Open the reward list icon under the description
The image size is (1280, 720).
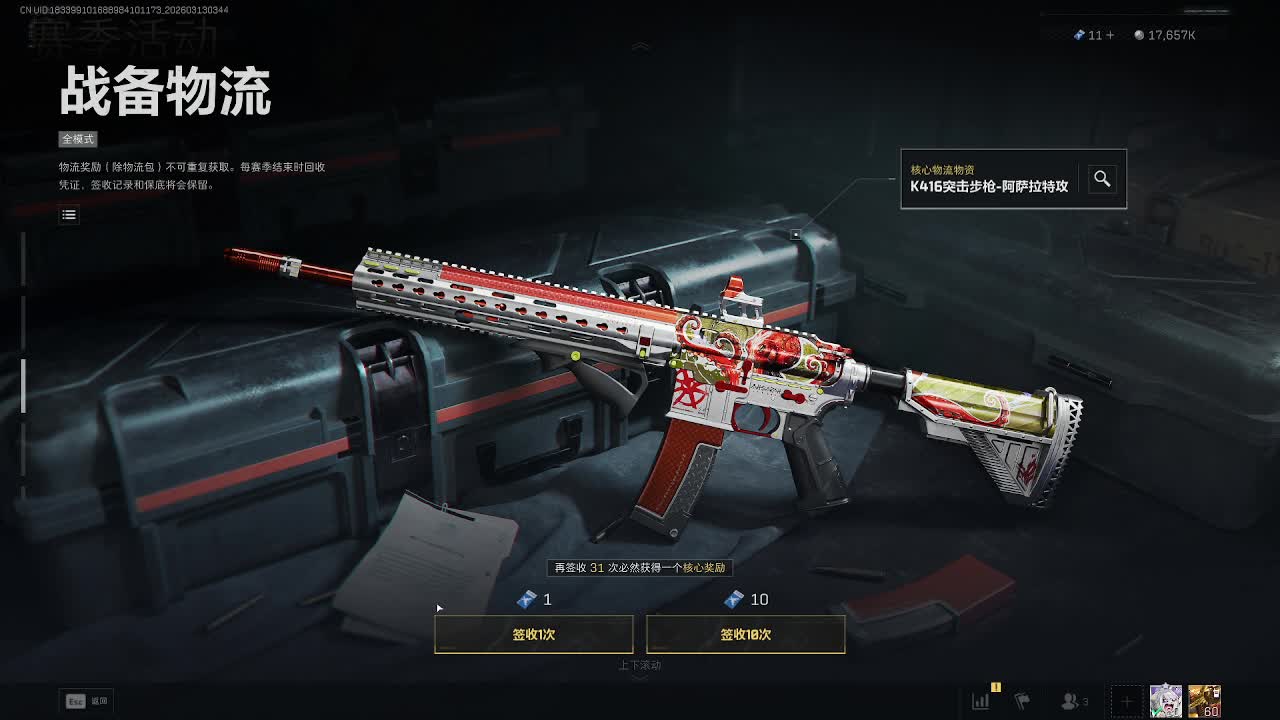coord(69,214)
